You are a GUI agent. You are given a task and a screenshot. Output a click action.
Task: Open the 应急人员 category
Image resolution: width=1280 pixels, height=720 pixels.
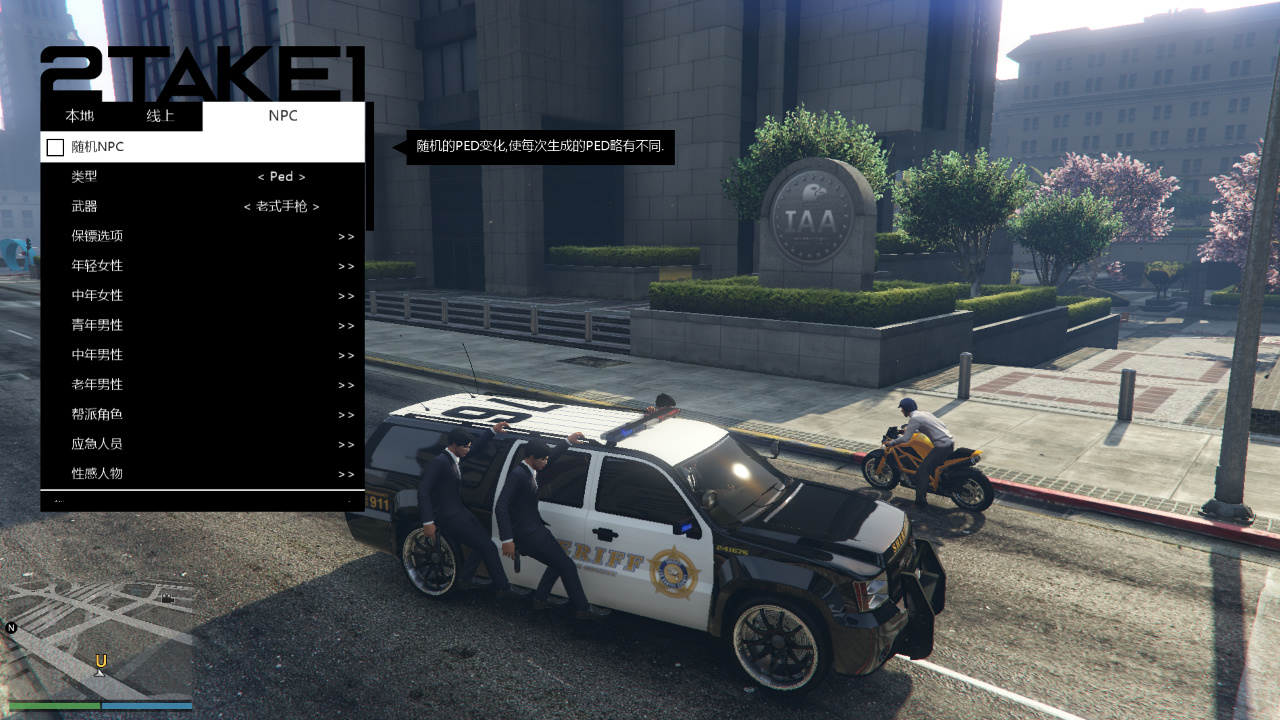(x=202, y=444)
